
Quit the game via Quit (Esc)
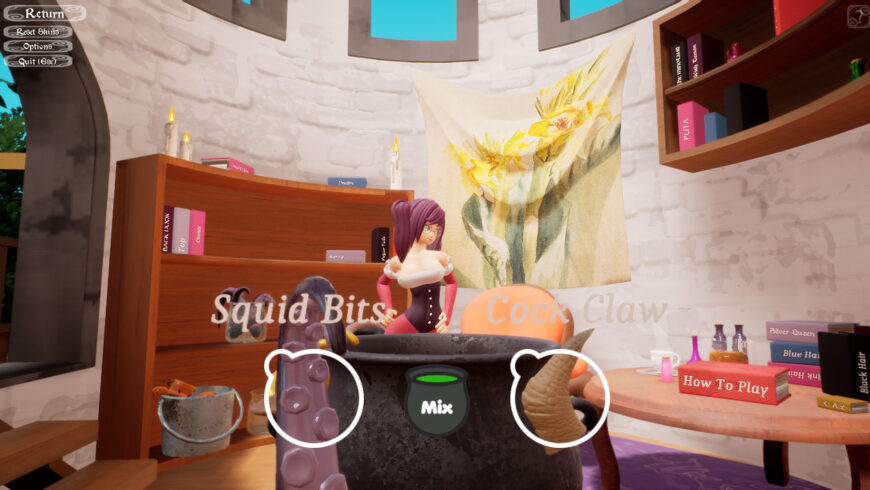click(38, 61)
